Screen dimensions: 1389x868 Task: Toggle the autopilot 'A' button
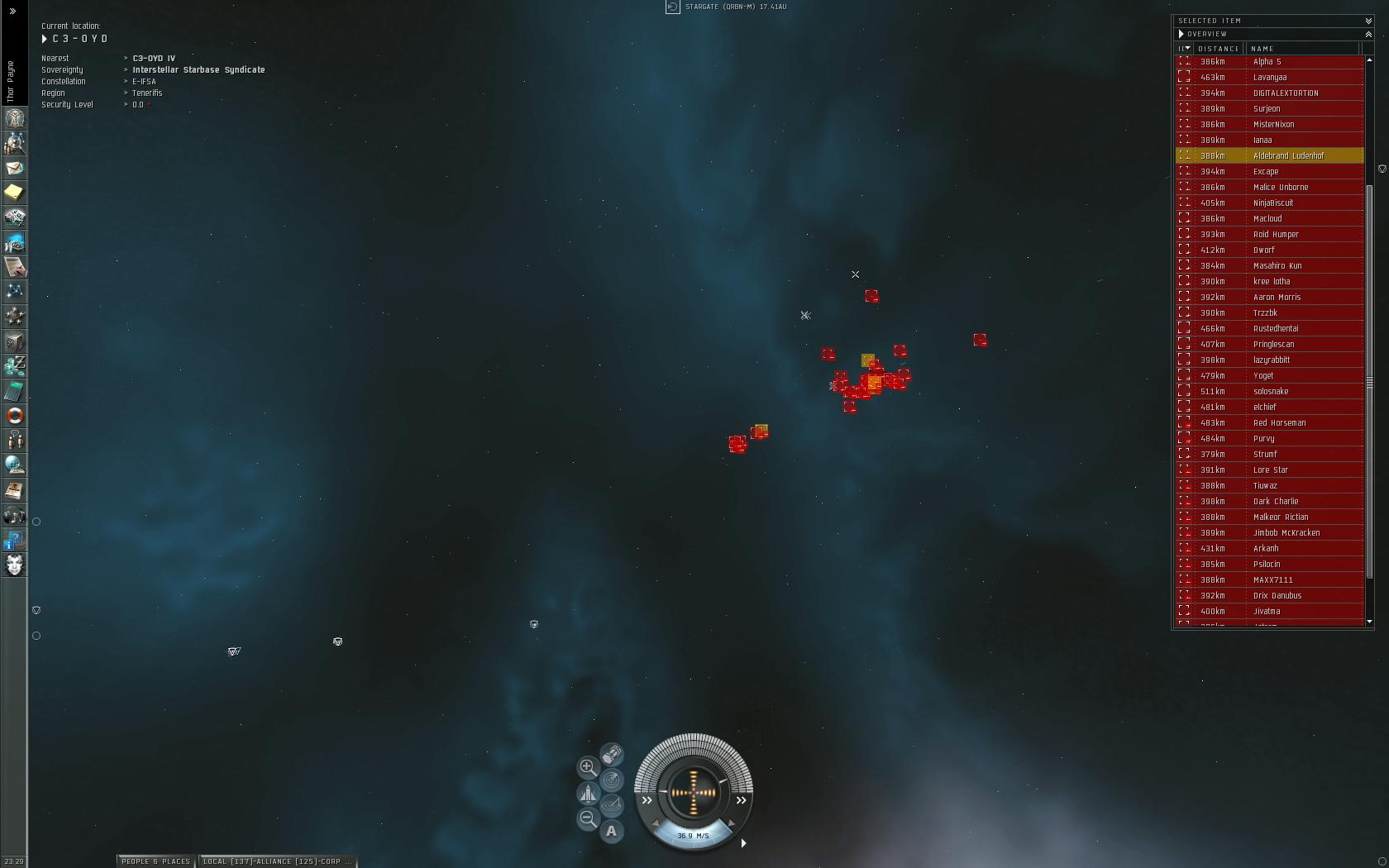611,831
